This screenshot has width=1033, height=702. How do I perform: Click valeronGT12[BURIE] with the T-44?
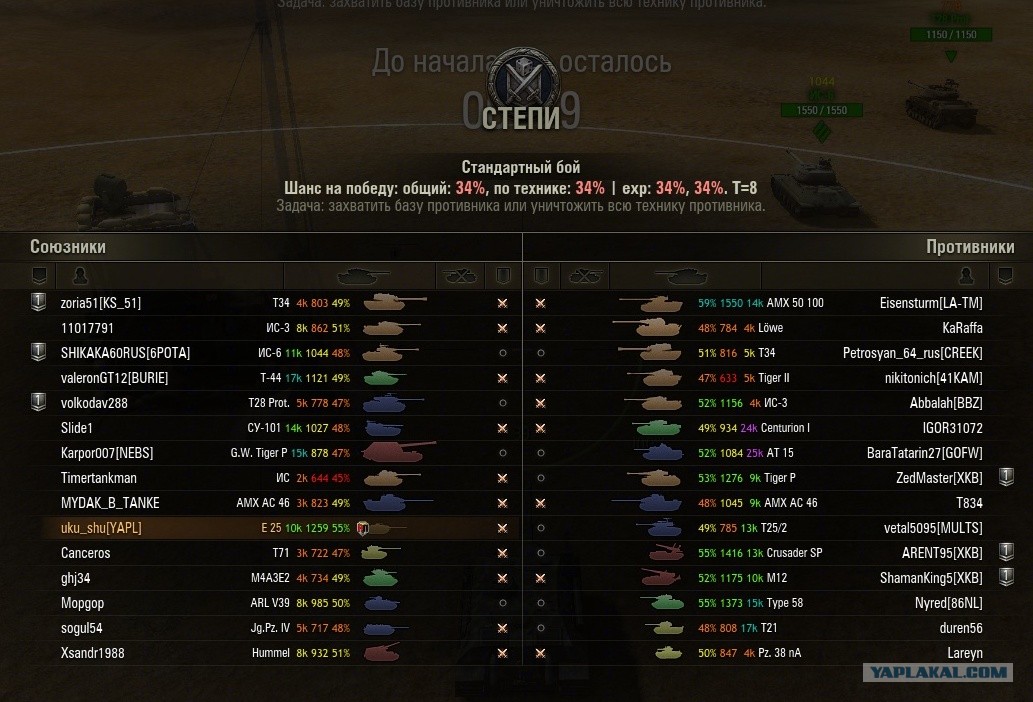tap(114, 378)
